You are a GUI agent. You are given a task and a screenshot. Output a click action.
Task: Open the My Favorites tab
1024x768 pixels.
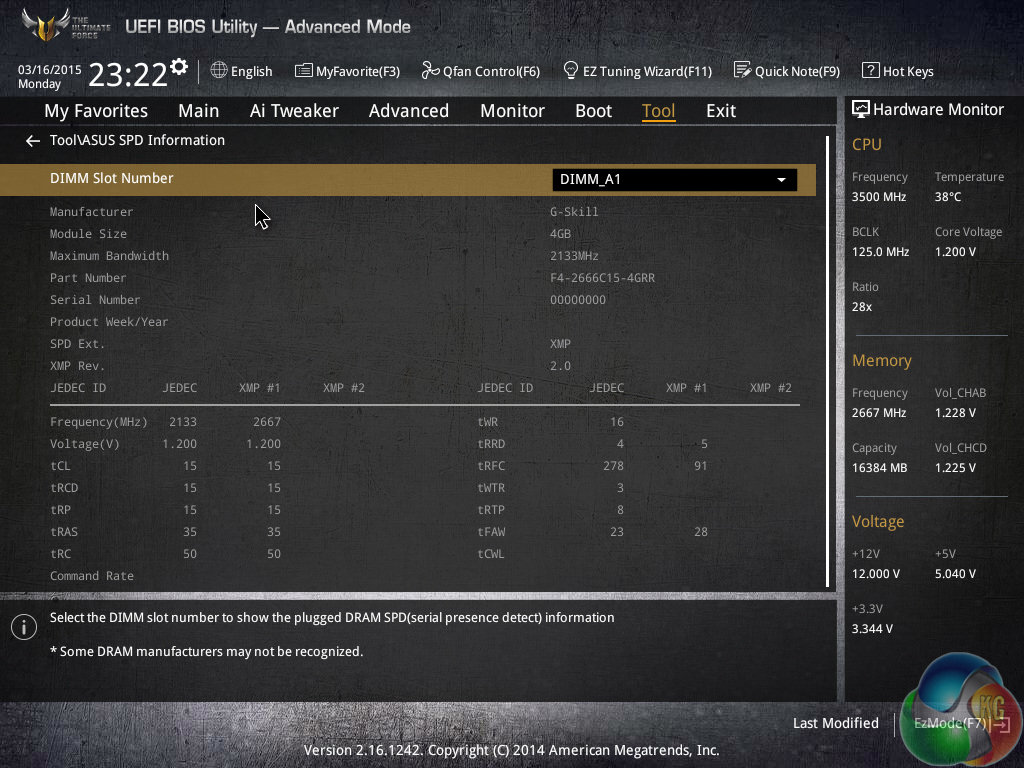[96, 111]
